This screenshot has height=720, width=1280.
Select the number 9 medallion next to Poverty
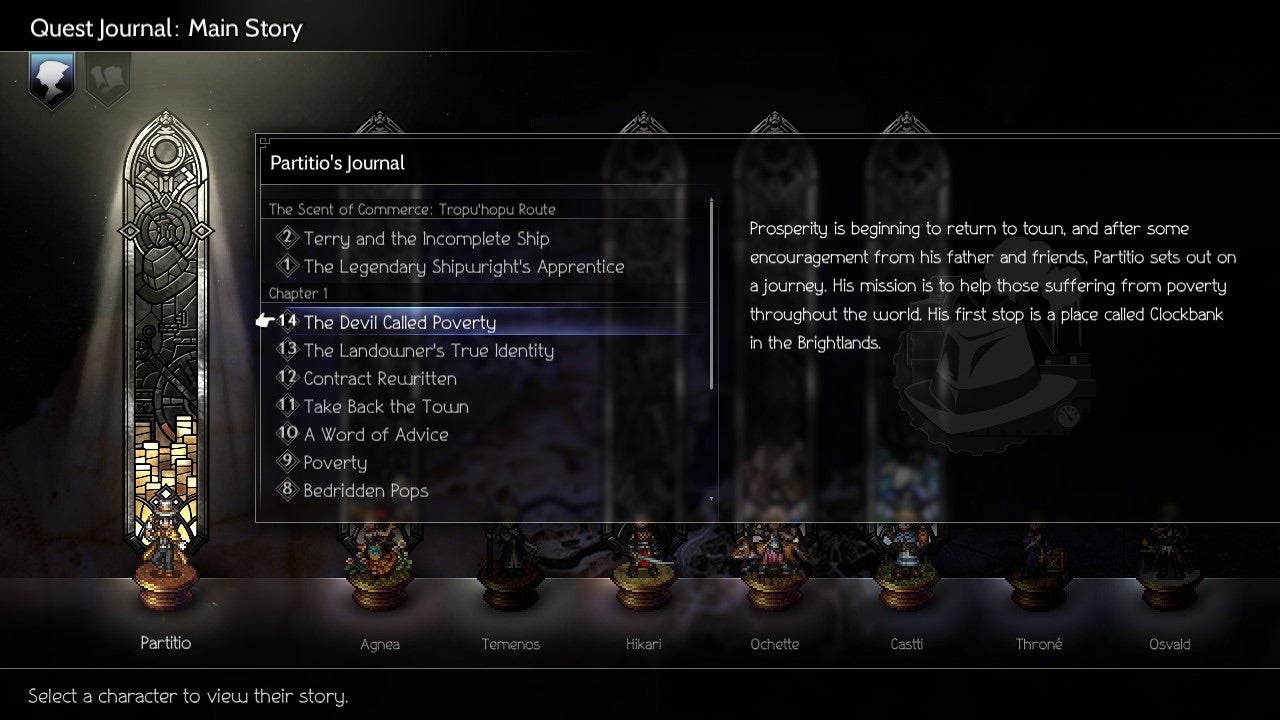(x=289, y=462)
